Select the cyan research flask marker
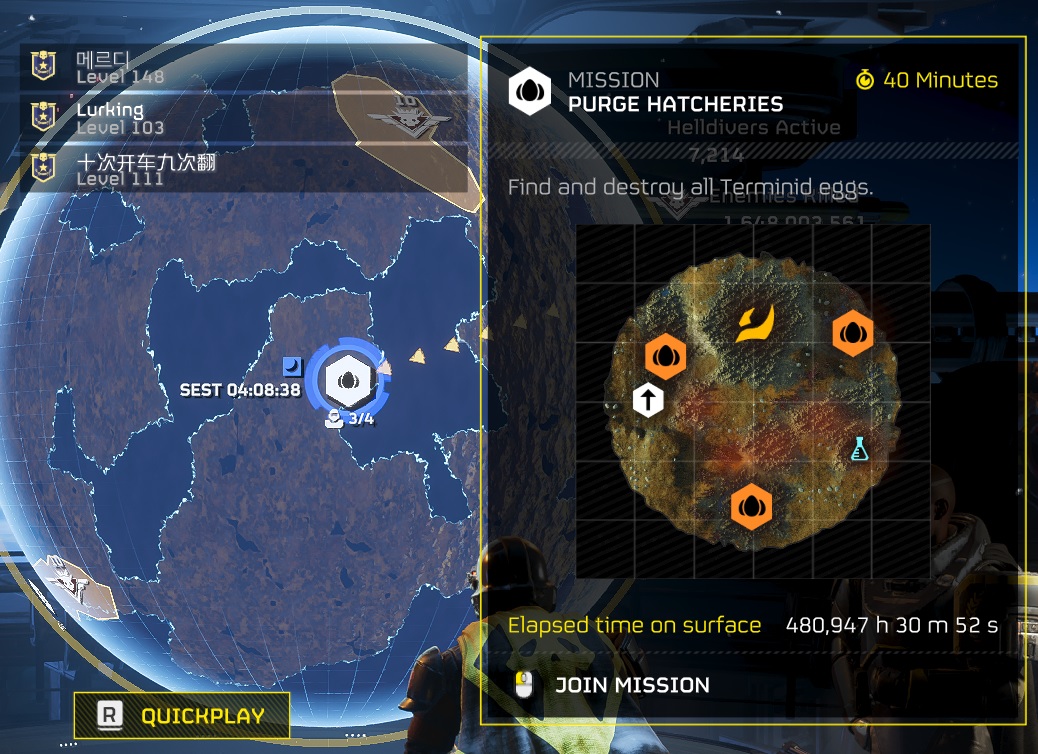Viewport: 1038px width, 754px height. [859, 449]
